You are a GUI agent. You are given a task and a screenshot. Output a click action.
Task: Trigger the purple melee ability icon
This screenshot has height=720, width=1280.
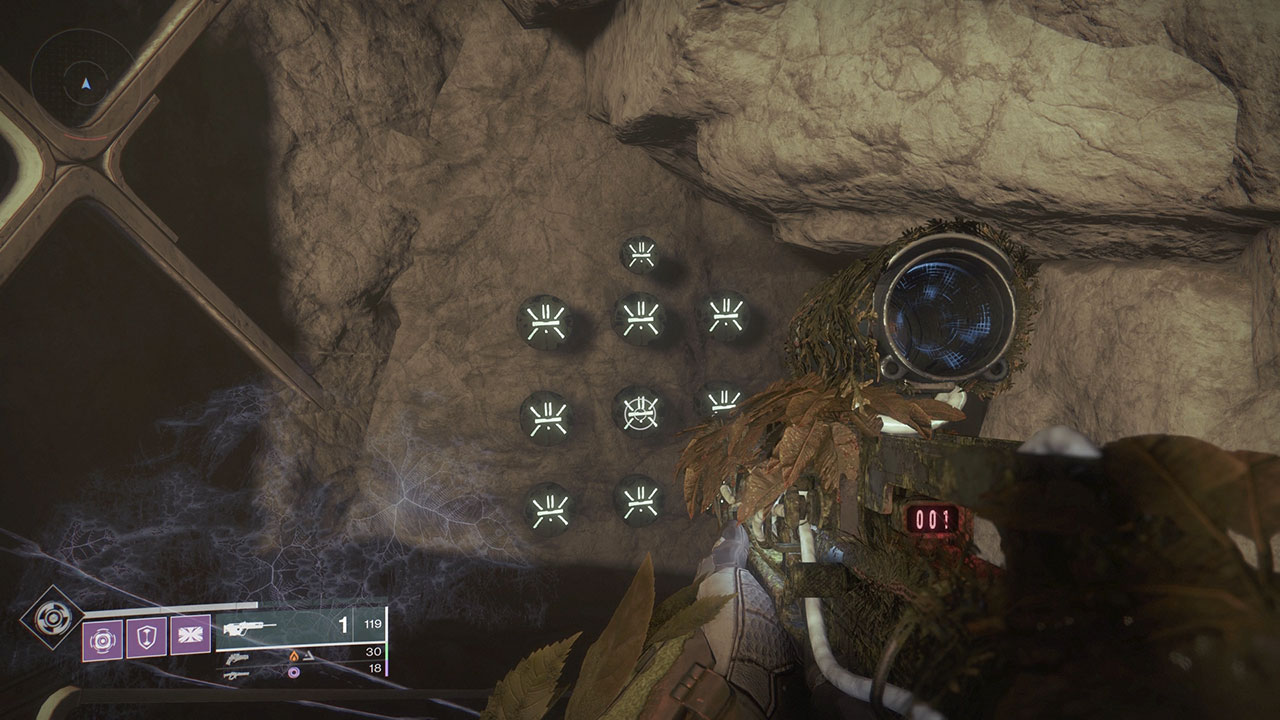(190, 636)
